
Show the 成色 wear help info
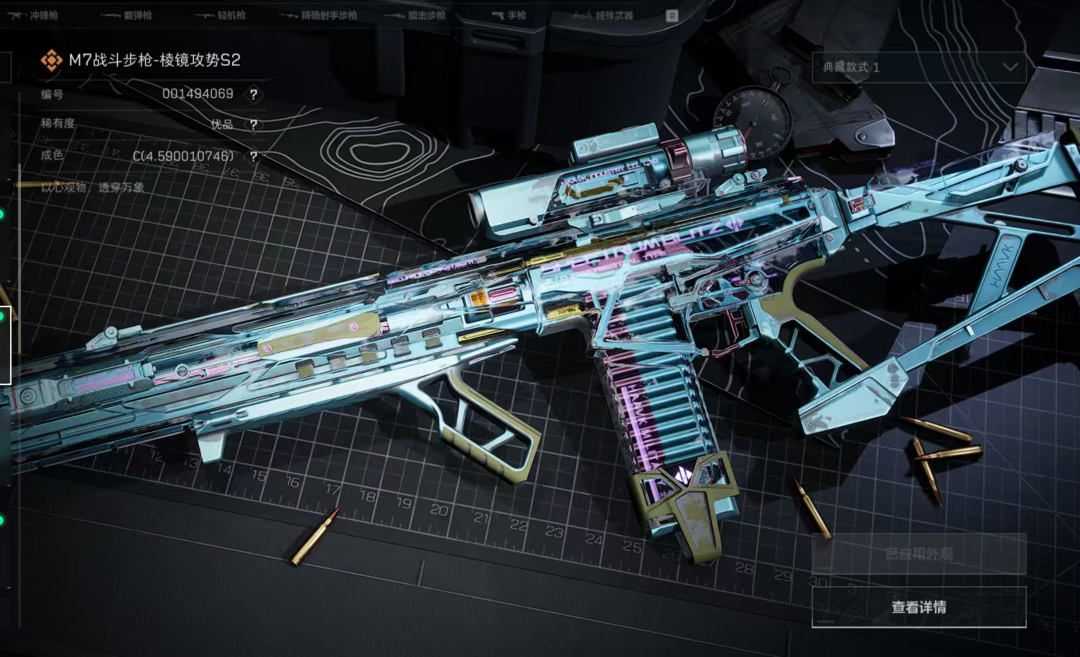(254, 157)
